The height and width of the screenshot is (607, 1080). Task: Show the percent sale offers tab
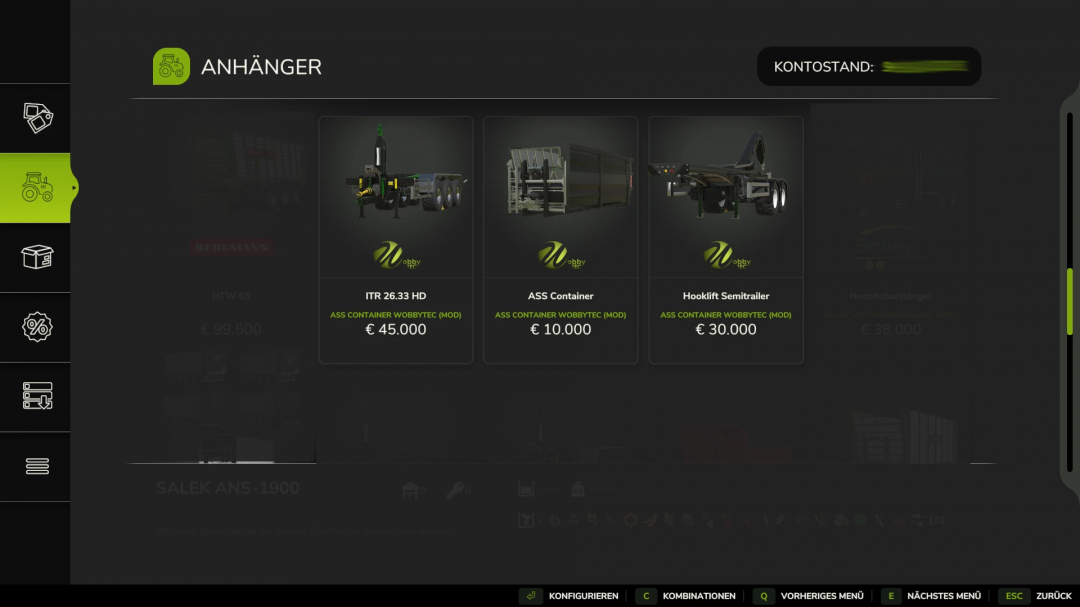click(x=37, y=327)
